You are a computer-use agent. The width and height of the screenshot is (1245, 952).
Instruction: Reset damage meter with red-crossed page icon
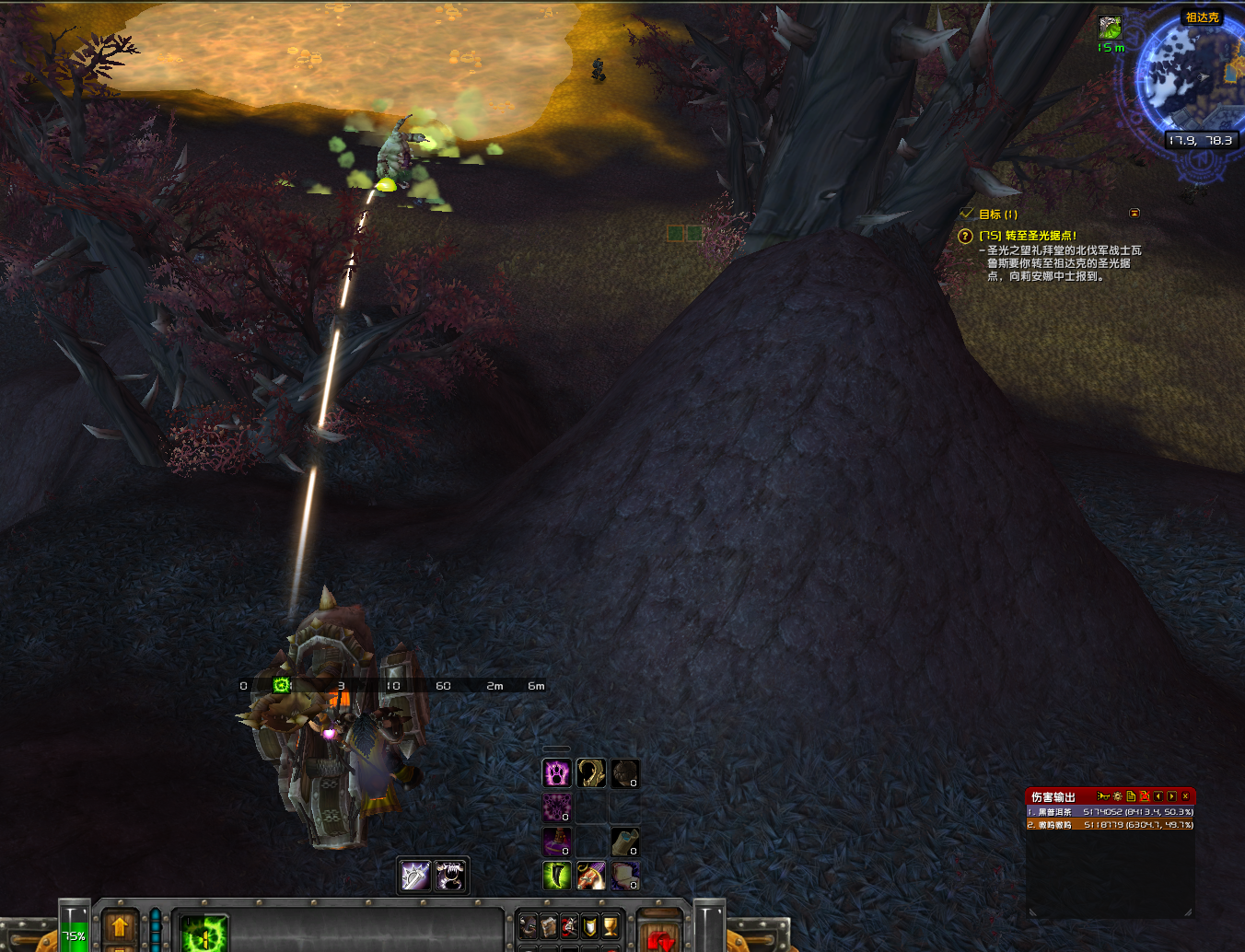[1144, 796]
